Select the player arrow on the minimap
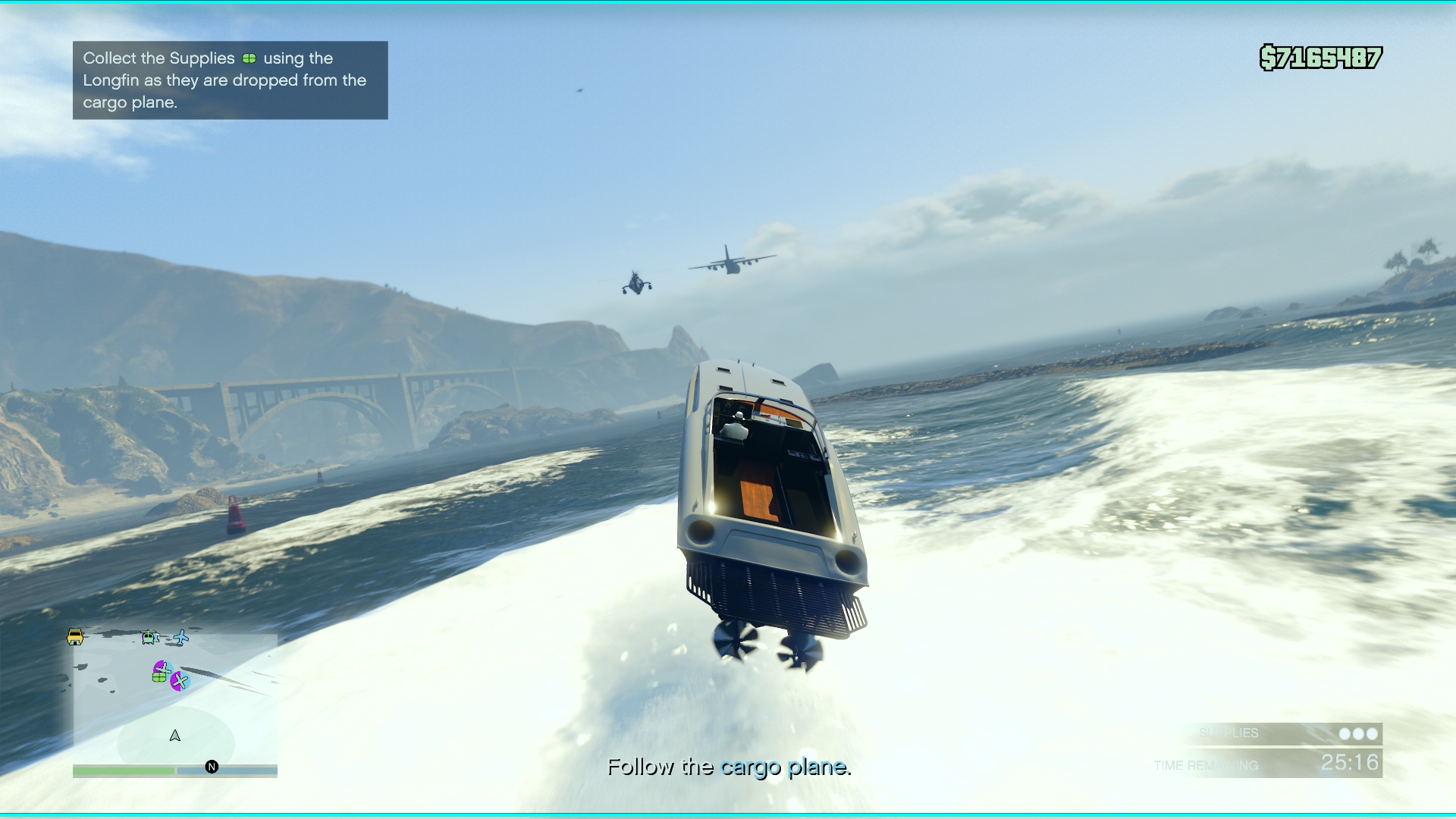Viewport: 1456px width, 819px height. pyautogui.click(x=175, y=736)
